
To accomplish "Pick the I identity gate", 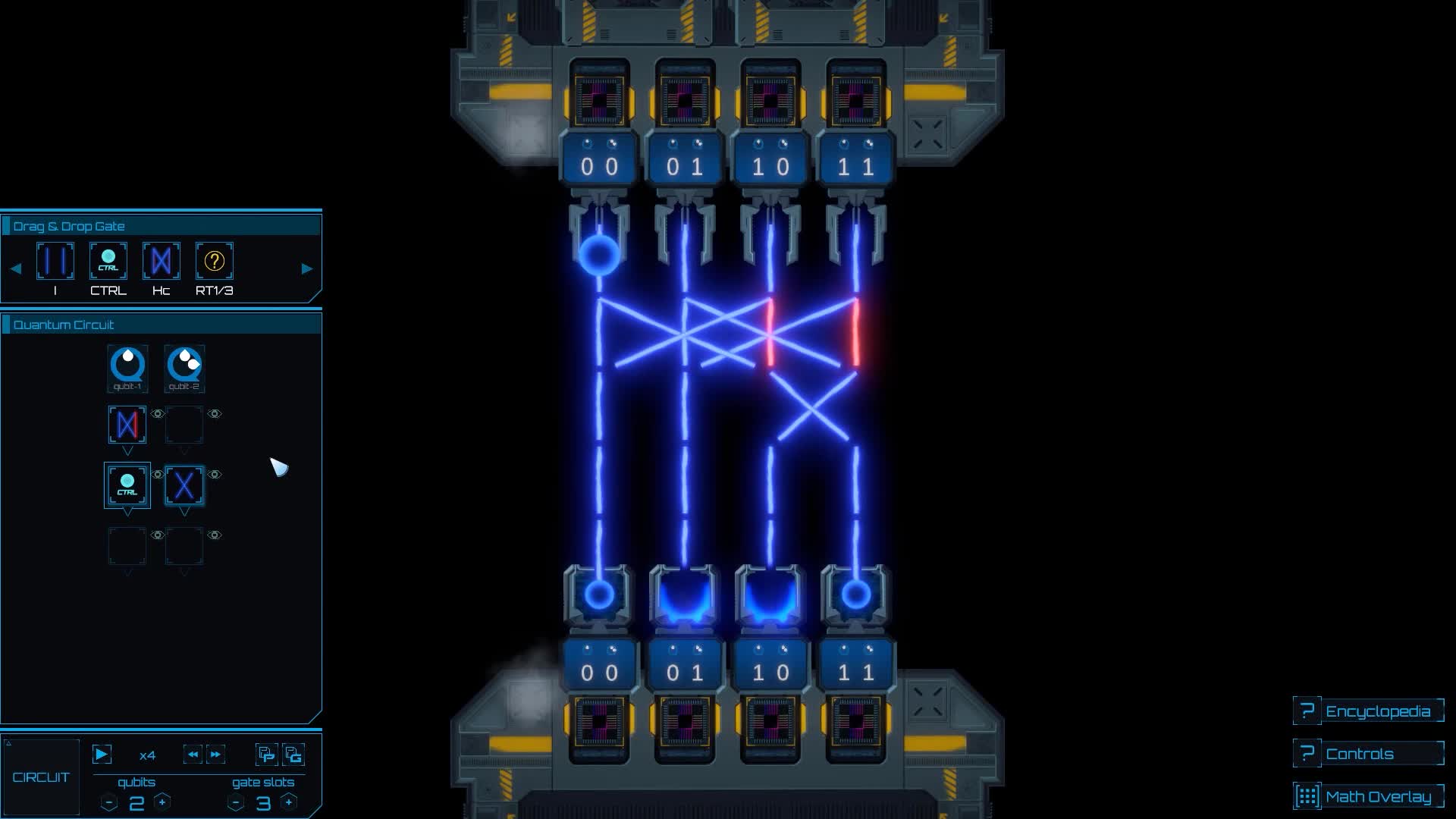I will pos(55,261).
